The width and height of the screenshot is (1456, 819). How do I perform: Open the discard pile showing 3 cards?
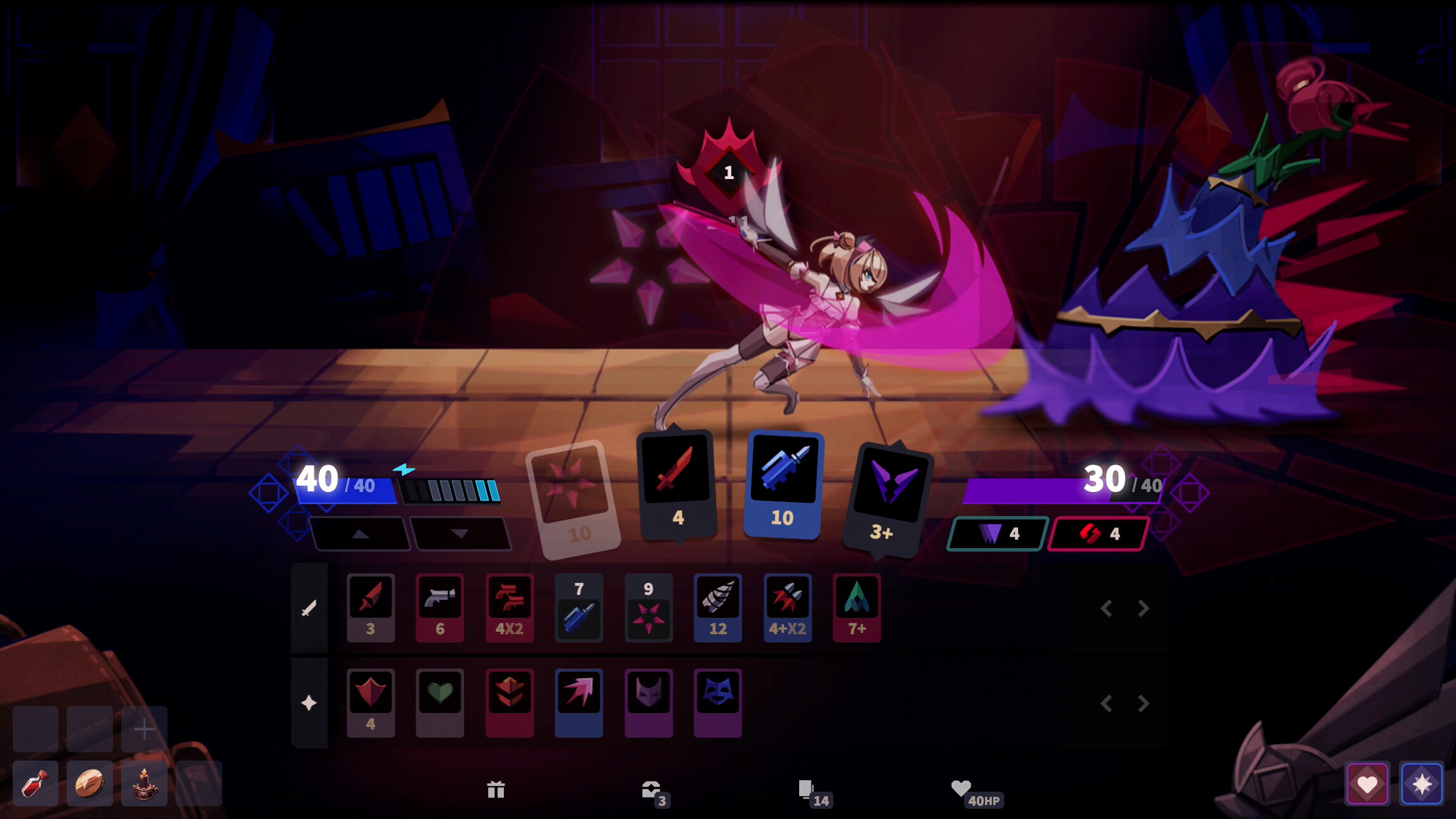(654, 790)
